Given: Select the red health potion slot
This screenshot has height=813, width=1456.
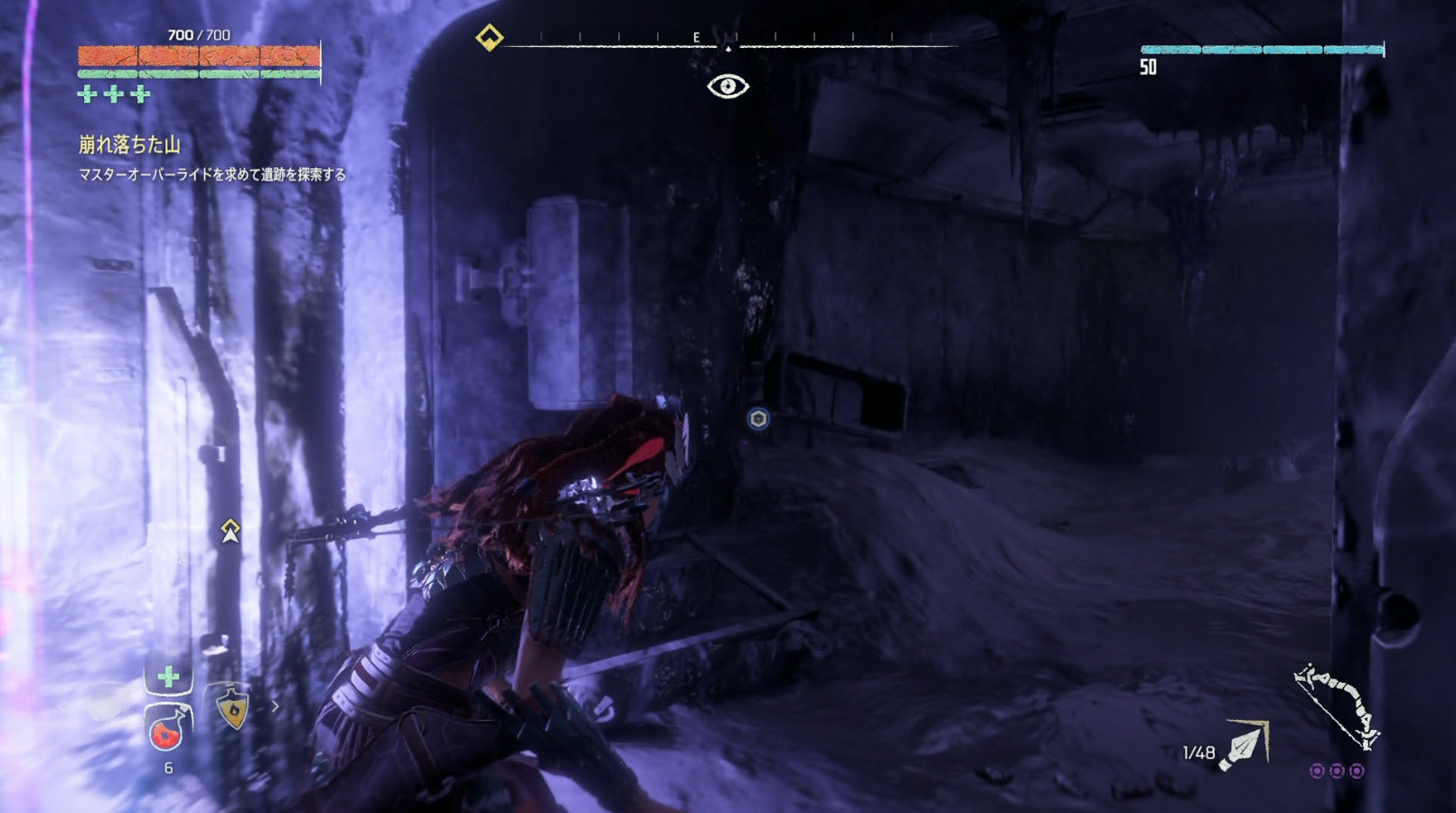Looking at the screenshot, I should 167,729.
